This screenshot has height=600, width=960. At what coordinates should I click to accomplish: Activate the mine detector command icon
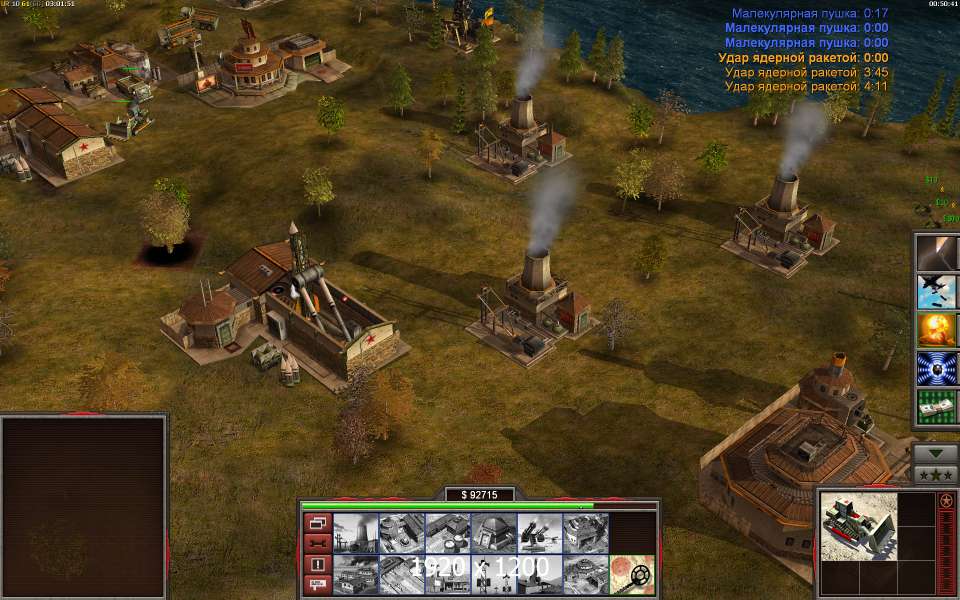click(632, 575)
